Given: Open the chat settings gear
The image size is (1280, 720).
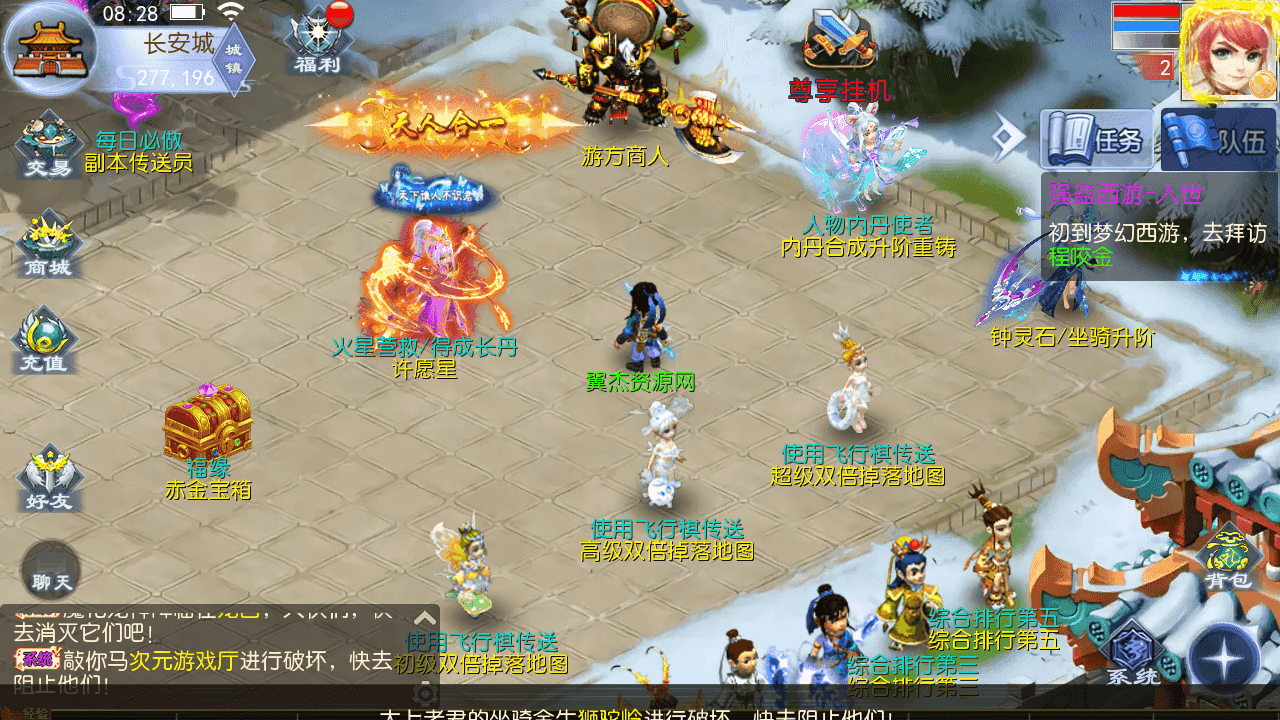Looking at the screenshot, I should (x=426, y=692).
